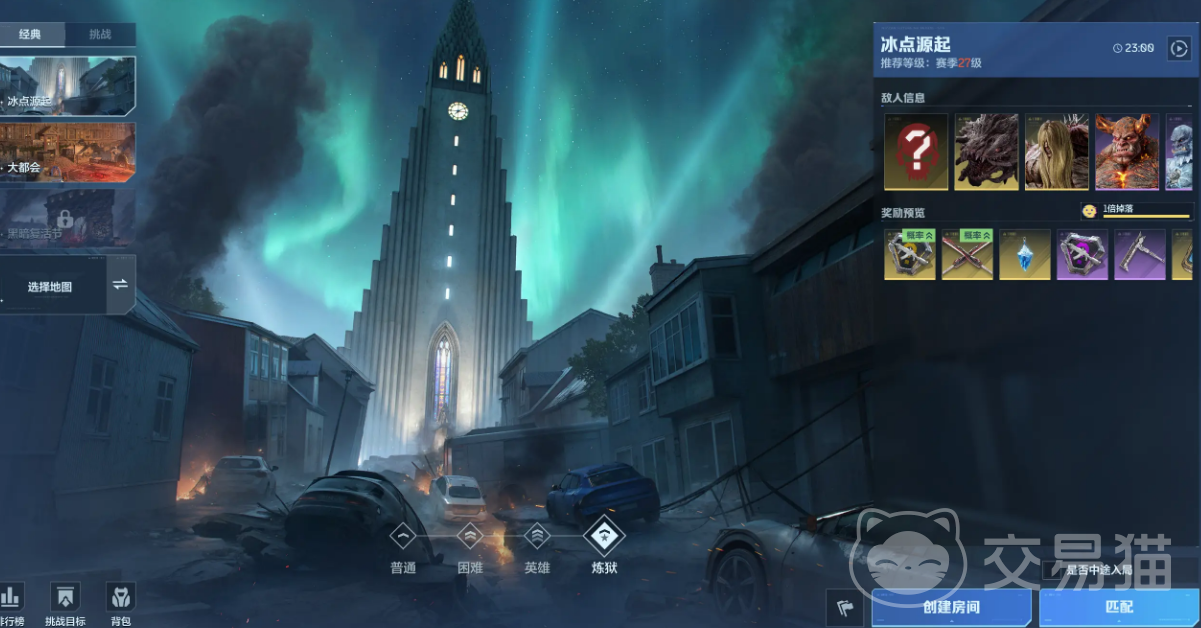Open the 选择地图 map selector
This screenshot has height=628, width=1201.
point(52,286)
